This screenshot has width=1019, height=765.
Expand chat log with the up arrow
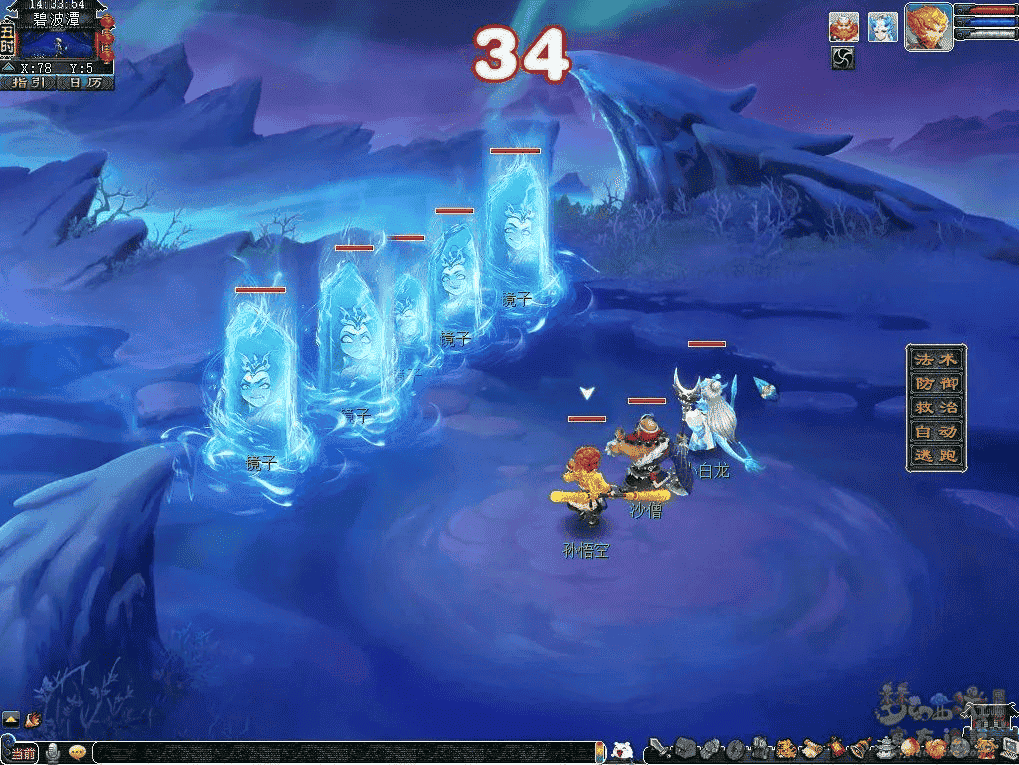11,718
